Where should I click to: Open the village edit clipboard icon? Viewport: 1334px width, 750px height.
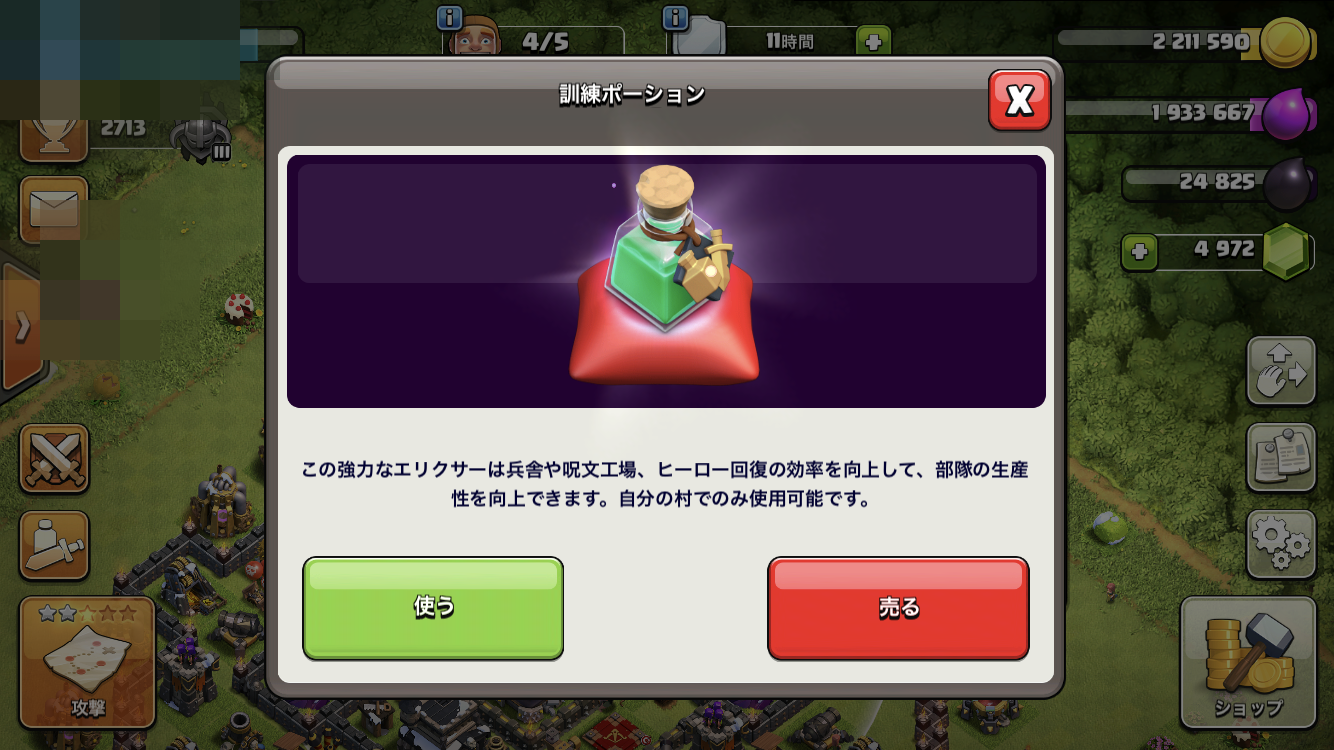click(1281, 457)
